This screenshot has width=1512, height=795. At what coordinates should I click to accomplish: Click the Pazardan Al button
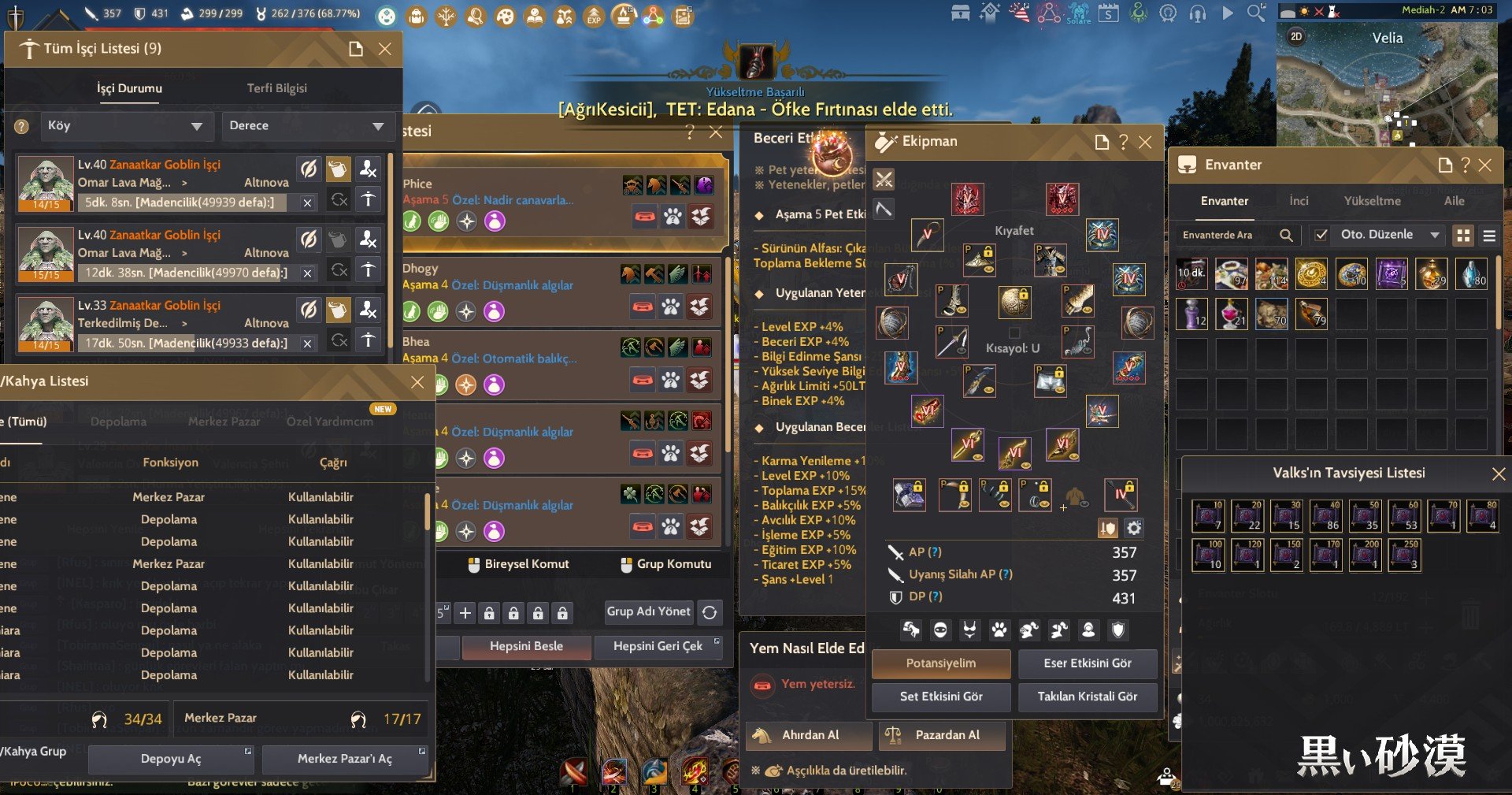947,735
